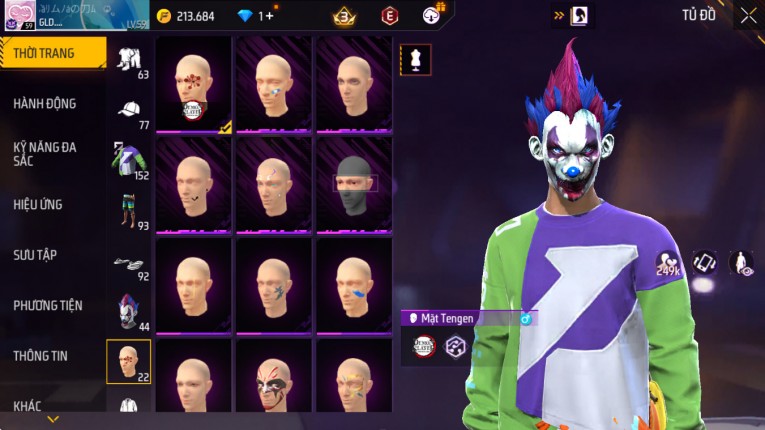Open the shorts bottoms category
Viewport: 765px width, 430px height.
(129, 211)
